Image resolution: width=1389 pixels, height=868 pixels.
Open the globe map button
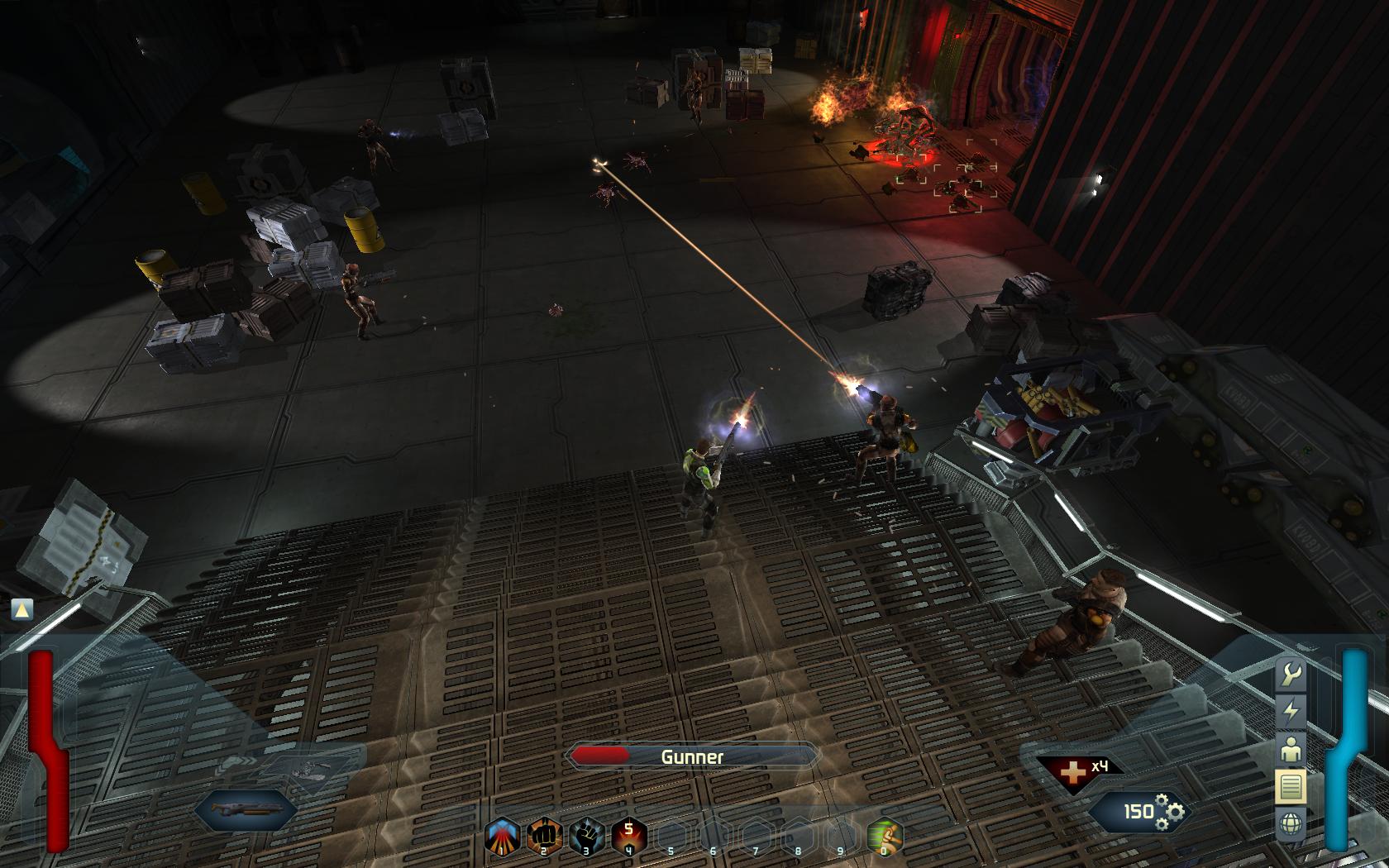(x=1291, y=823)
